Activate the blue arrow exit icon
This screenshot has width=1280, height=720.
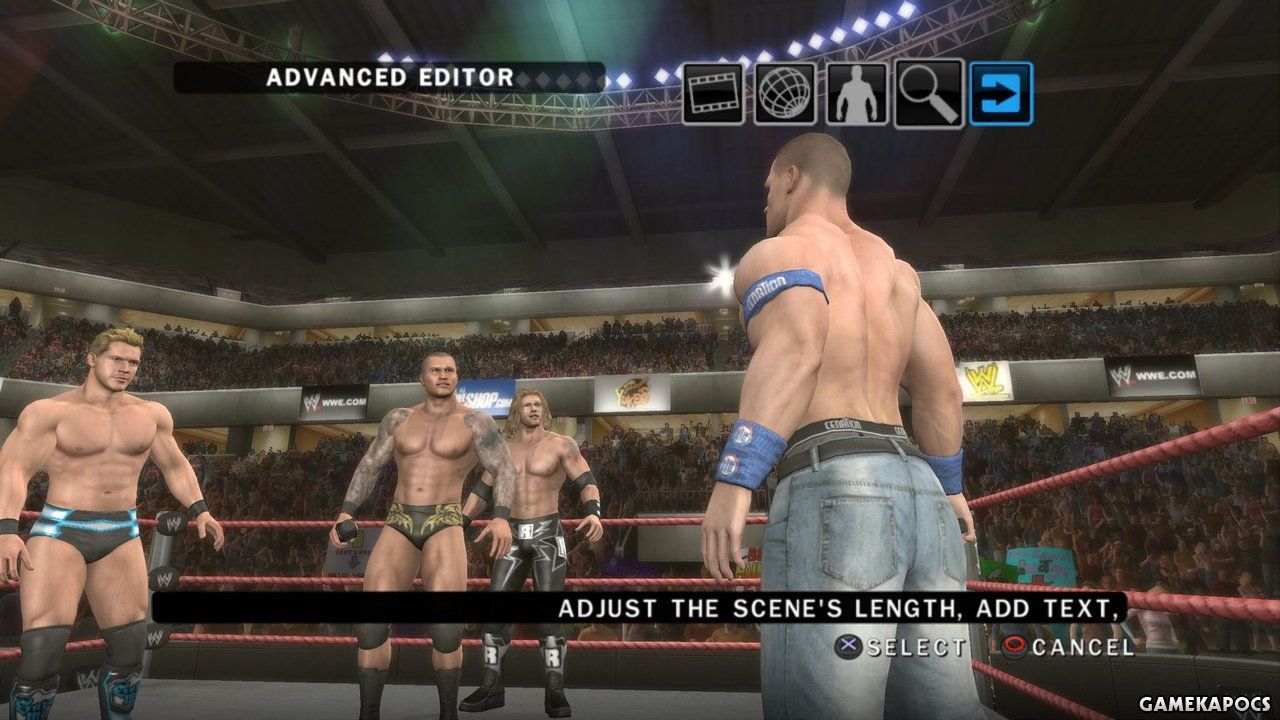click(x=1001, y=94)
